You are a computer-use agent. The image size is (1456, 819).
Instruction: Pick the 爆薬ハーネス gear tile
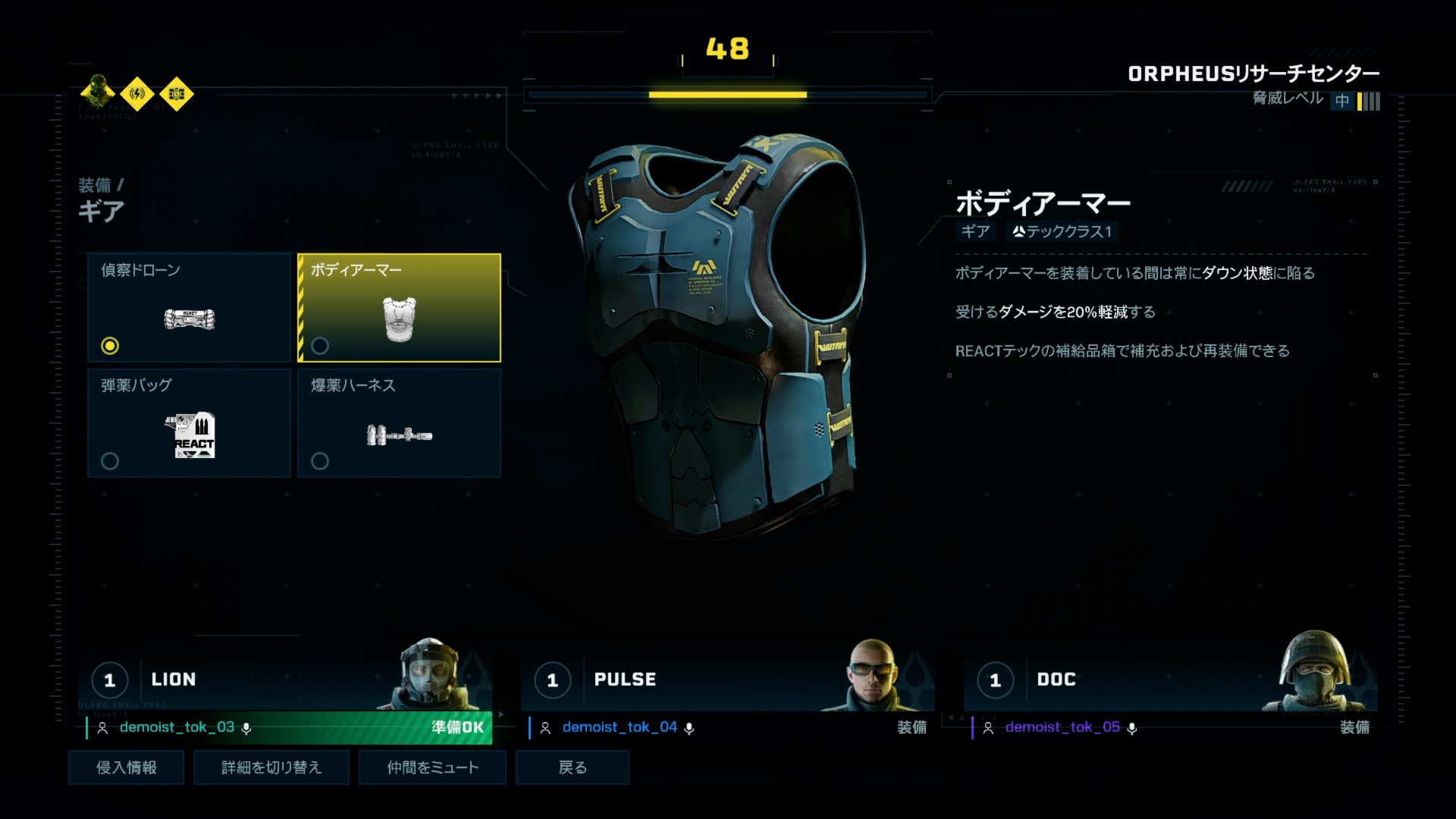pos(400,422)
